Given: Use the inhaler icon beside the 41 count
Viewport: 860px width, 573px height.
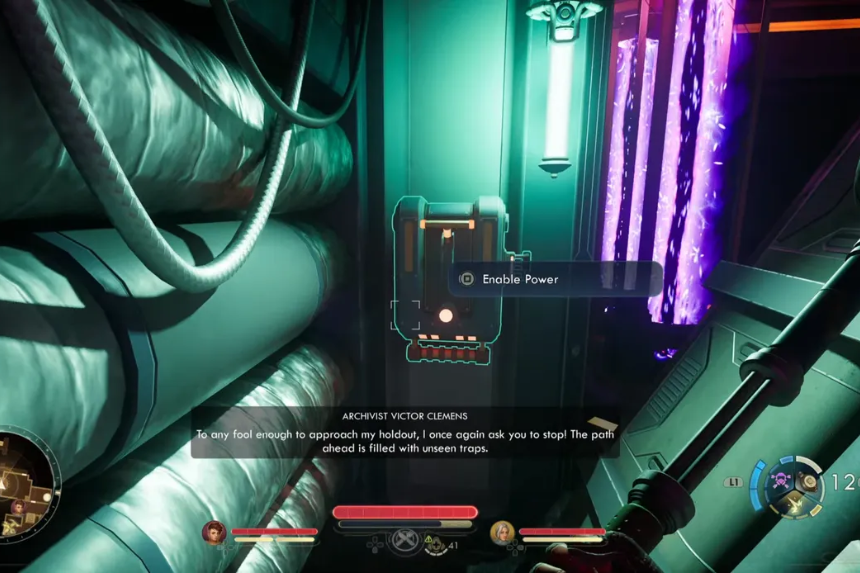Looking at the screenshot, I should [x=437, y=544].
